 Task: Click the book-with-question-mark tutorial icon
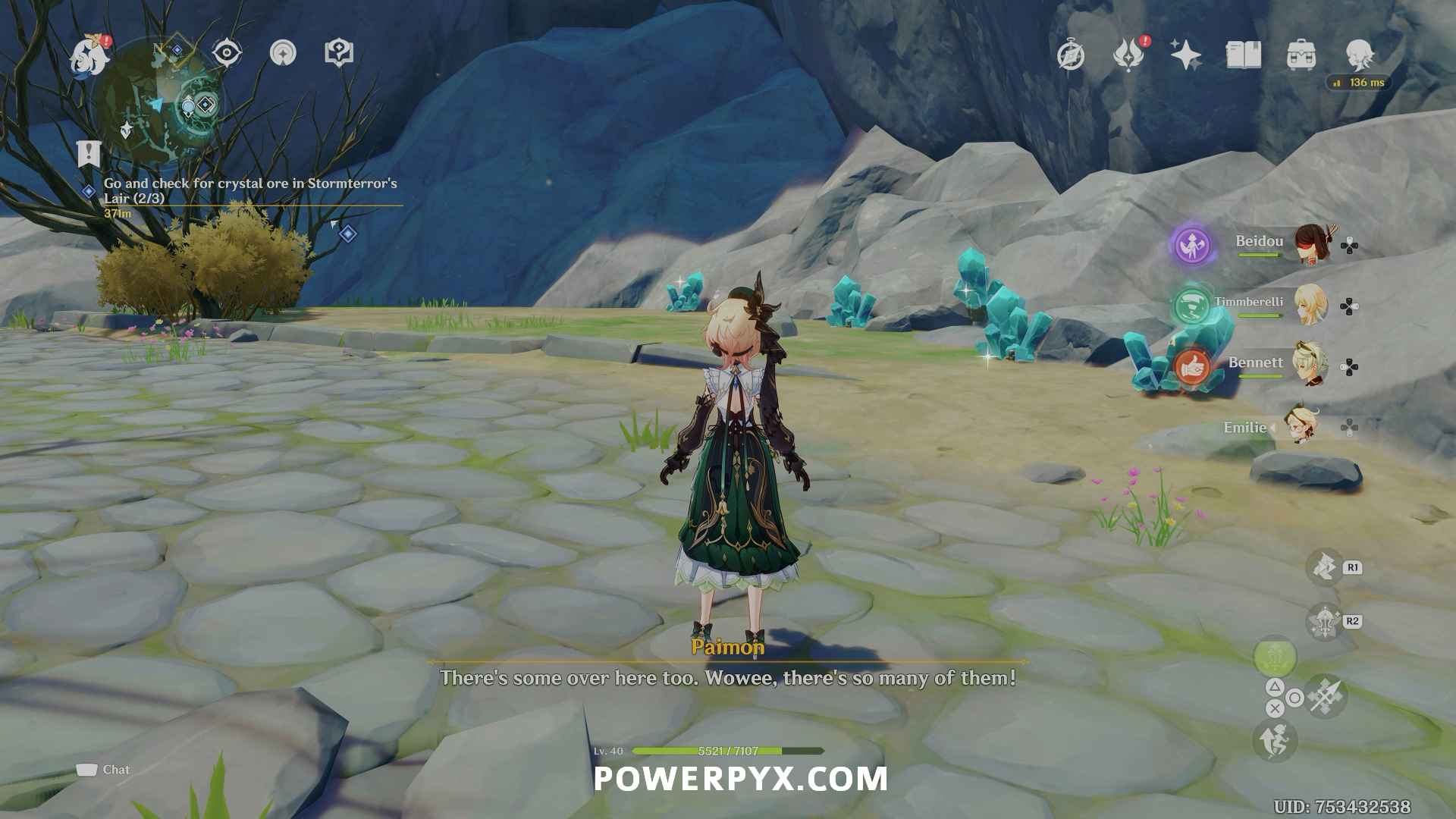coord(339,53)
